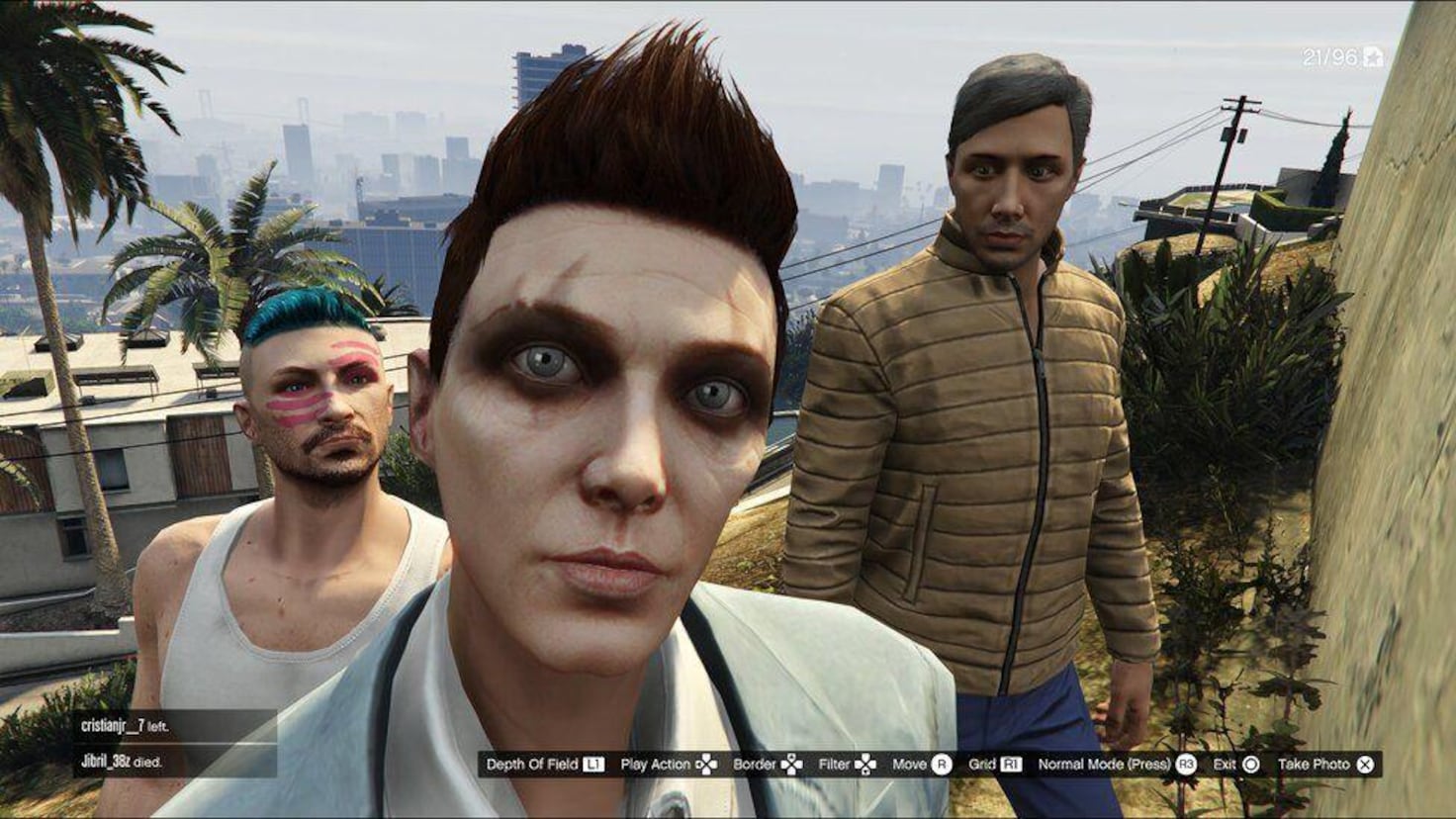Select the Normal Mode option
This screenshot has width=1456, height=819.
[x=1103, y=764]
